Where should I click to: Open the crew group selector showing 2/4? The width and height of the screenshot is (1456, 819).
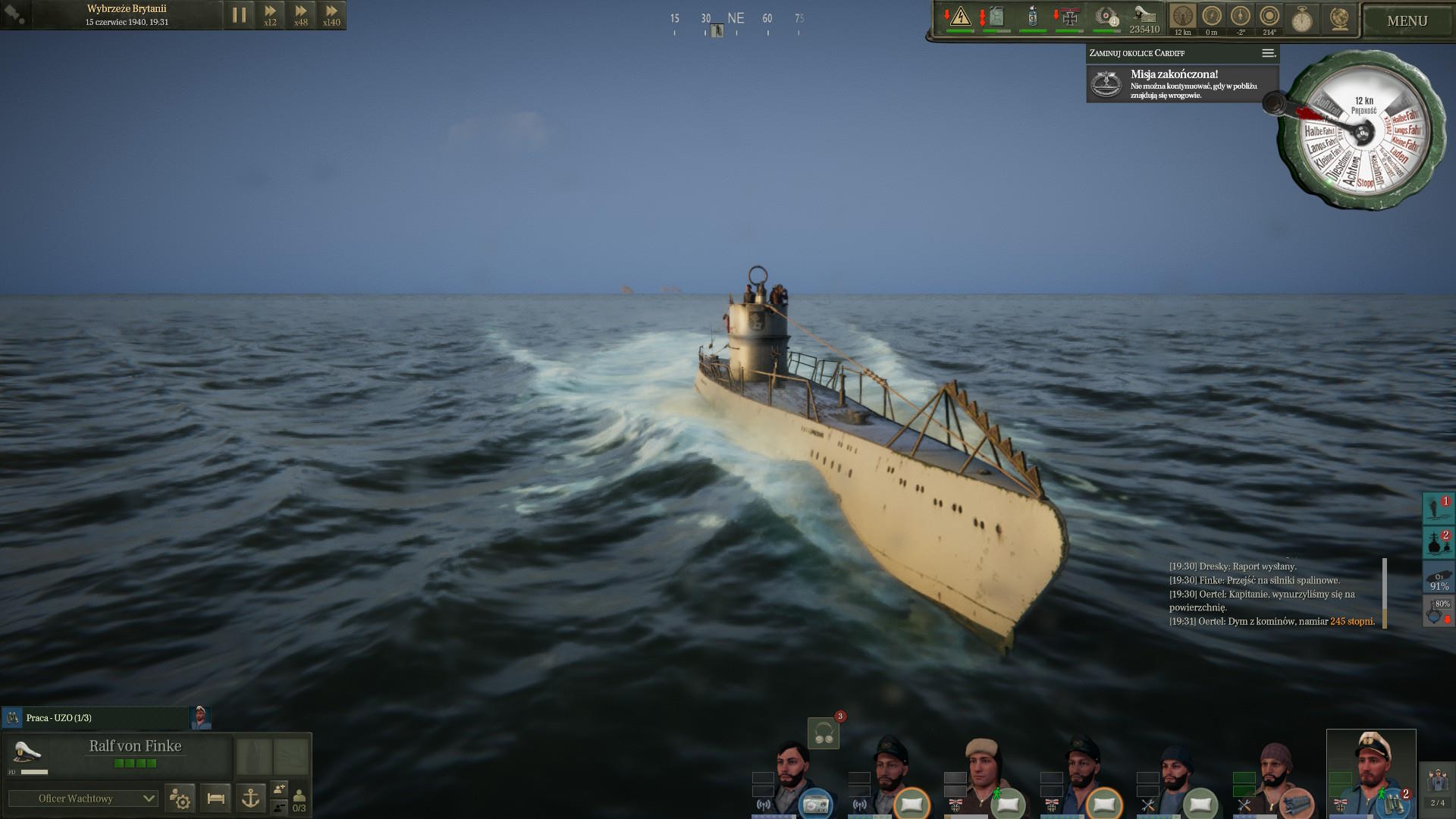[x=1437, y=787]
